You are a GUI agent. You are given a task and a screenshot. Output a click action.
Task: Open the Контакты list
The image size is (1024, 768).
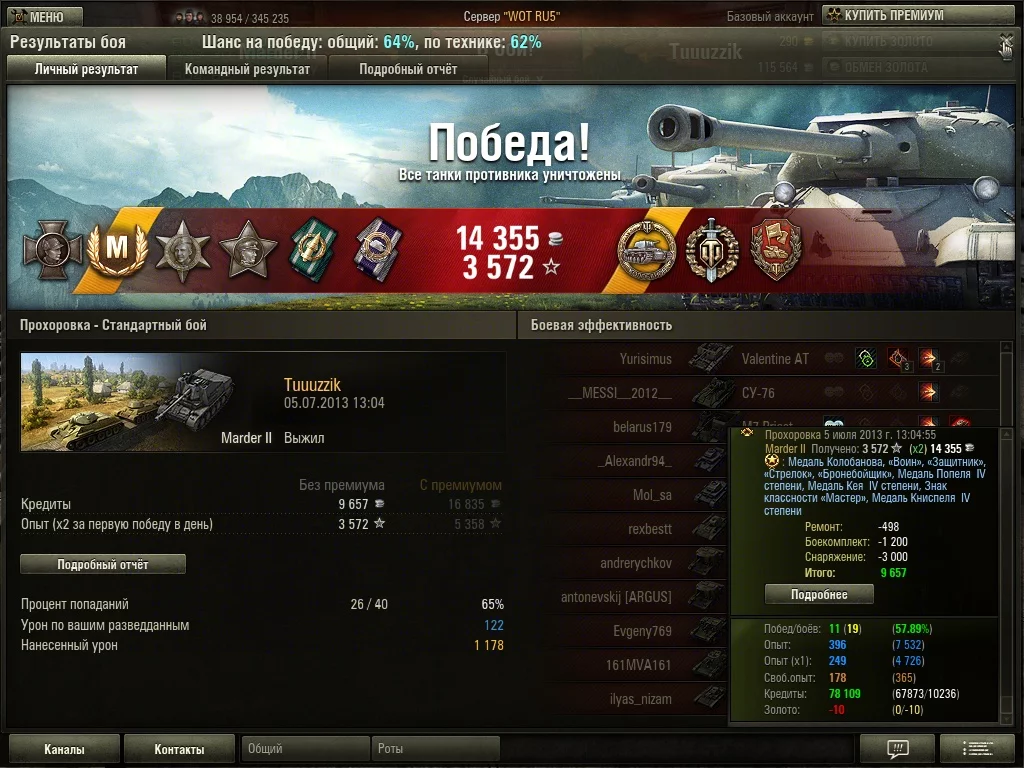[179, 749]
